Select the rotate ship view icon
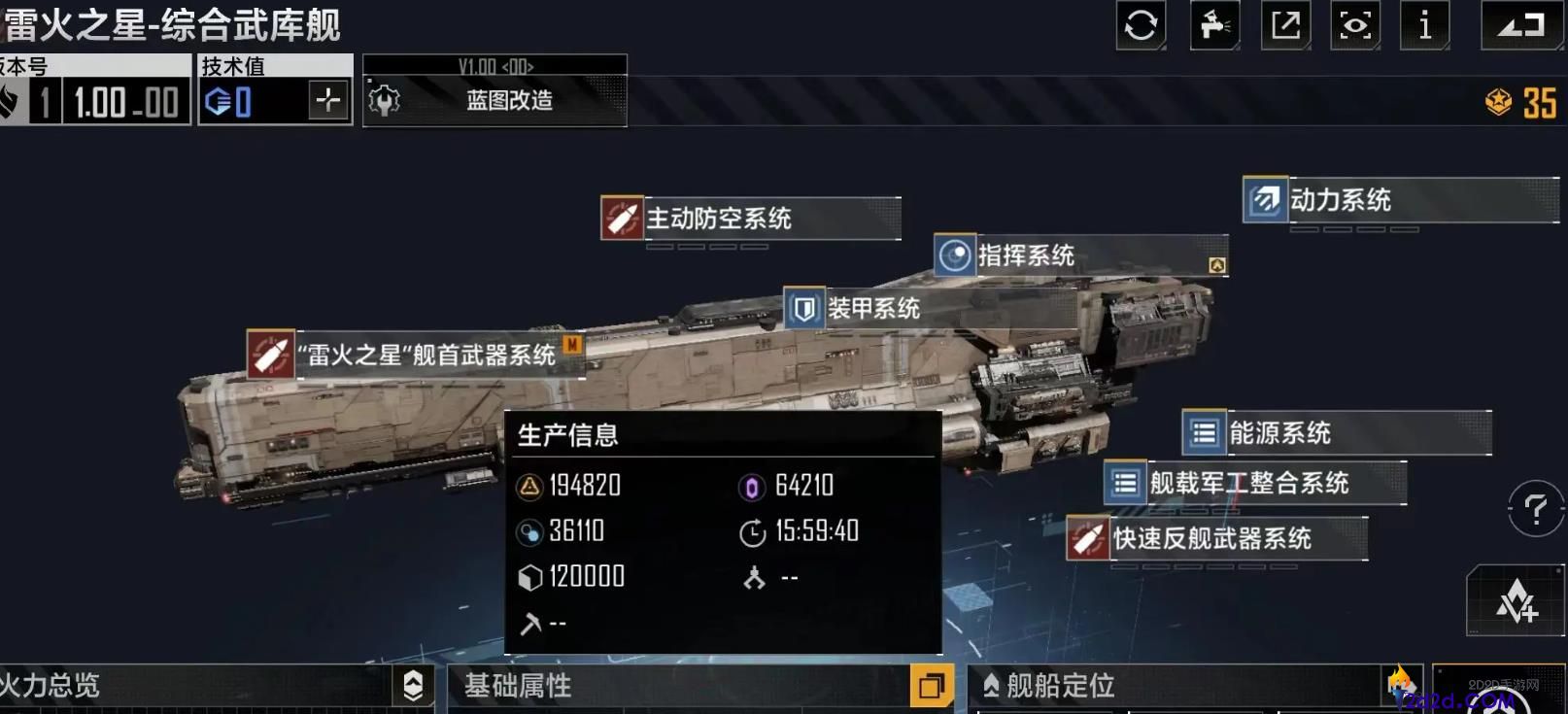Screen dimensions: 1568x714 coord(1141,26)
